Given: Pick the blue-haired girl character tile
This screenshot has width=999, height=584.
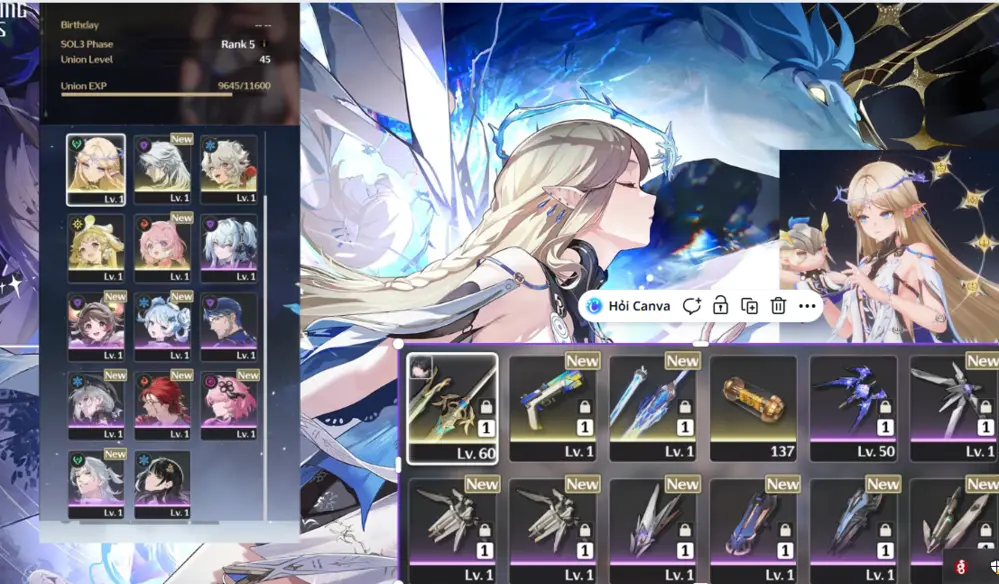Looking at the screenshot, I should coord(162,323).
